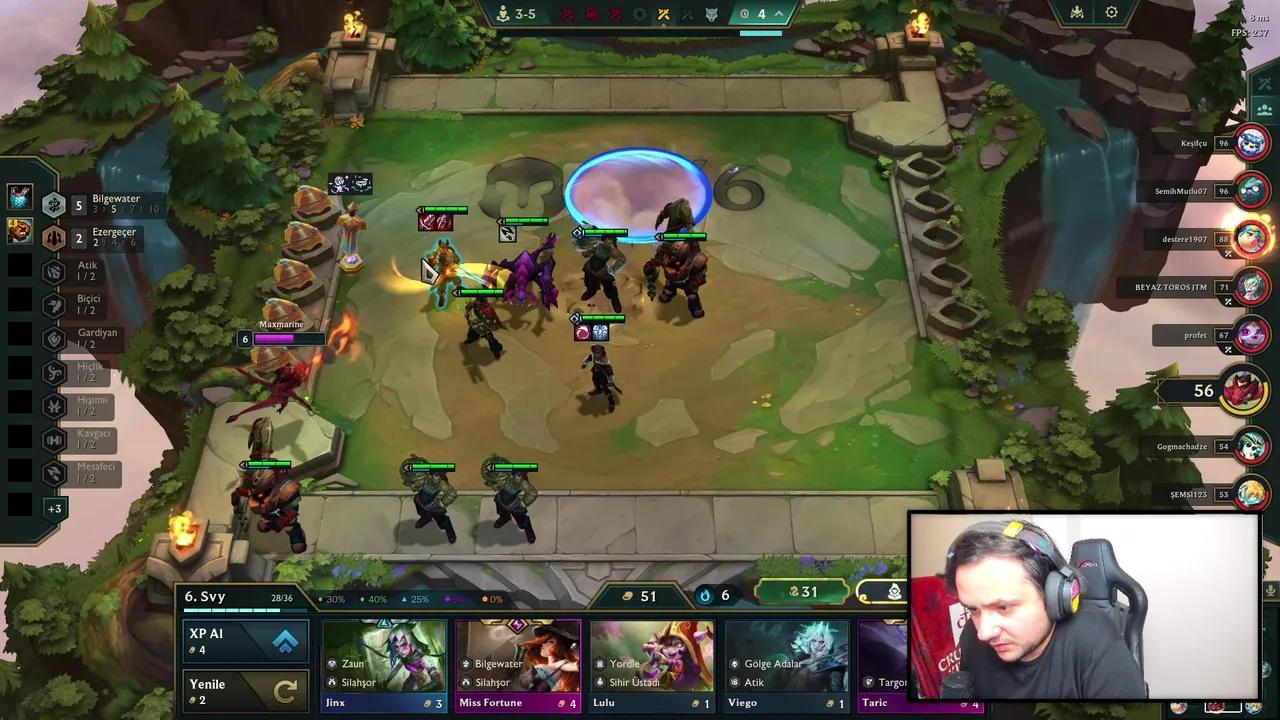Toggle the 30% health color filter
Viewport: 1280px width, 720px height.
click(x=333, y=598)
